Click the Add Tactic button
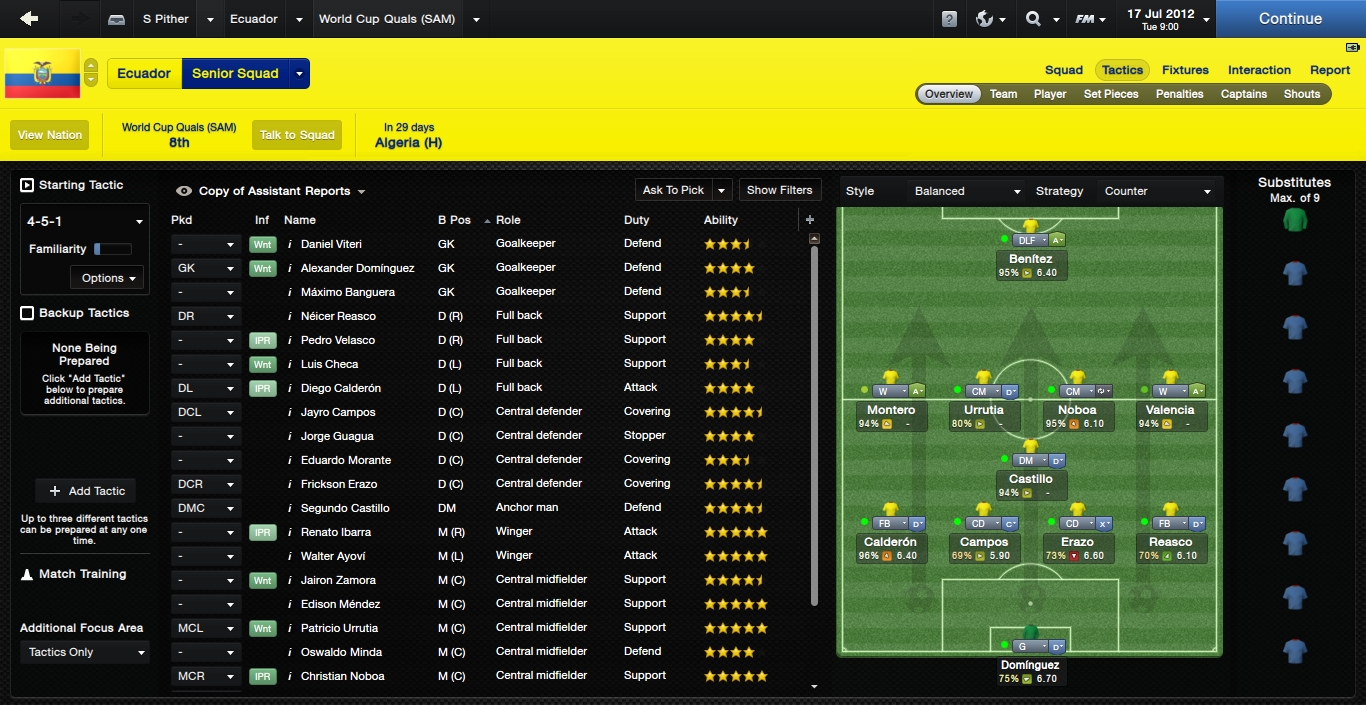 [85, 491]
